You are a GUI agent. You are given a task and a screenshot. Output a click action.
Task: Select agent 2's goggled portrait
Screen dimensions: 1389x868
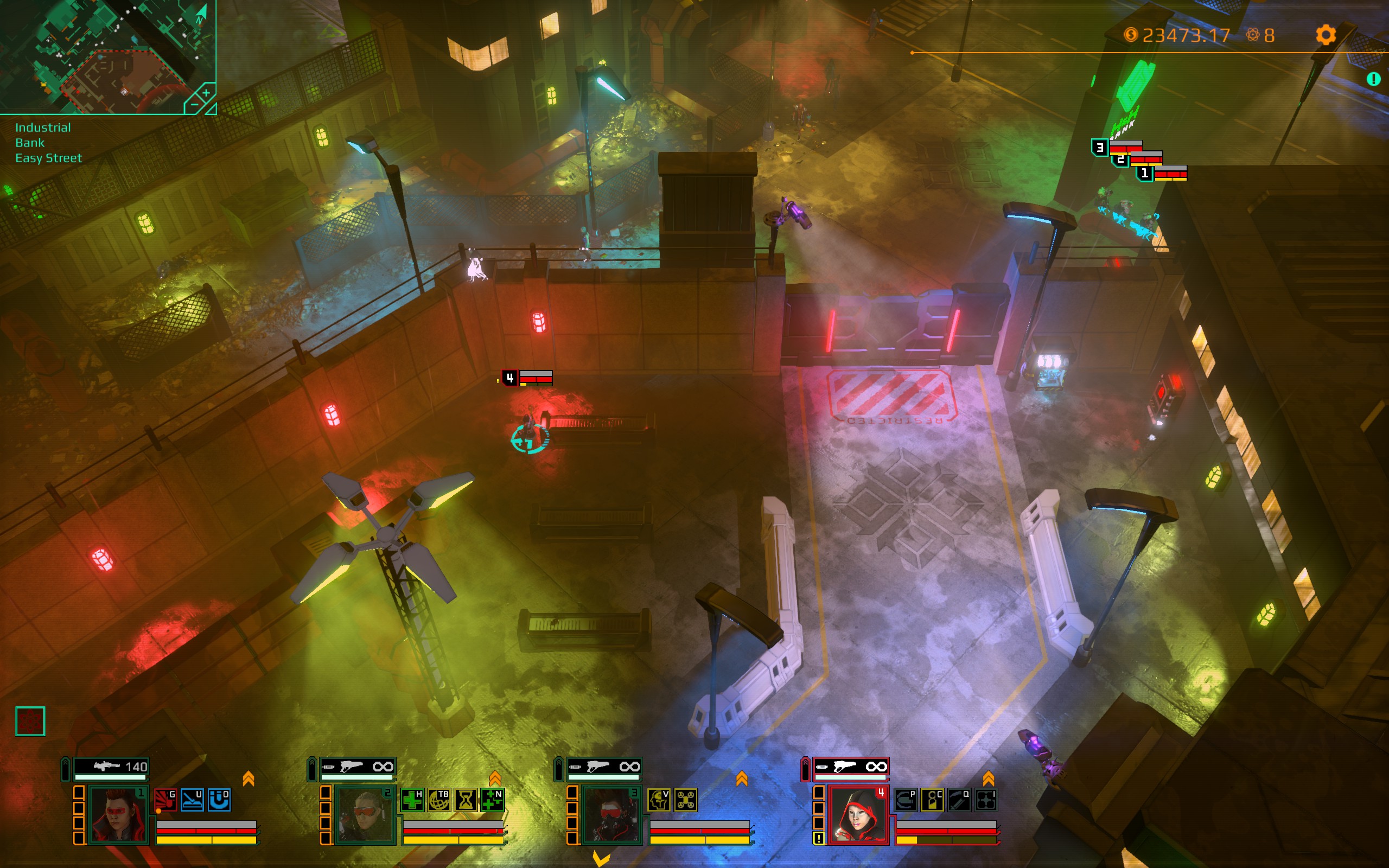click(365, 815)
